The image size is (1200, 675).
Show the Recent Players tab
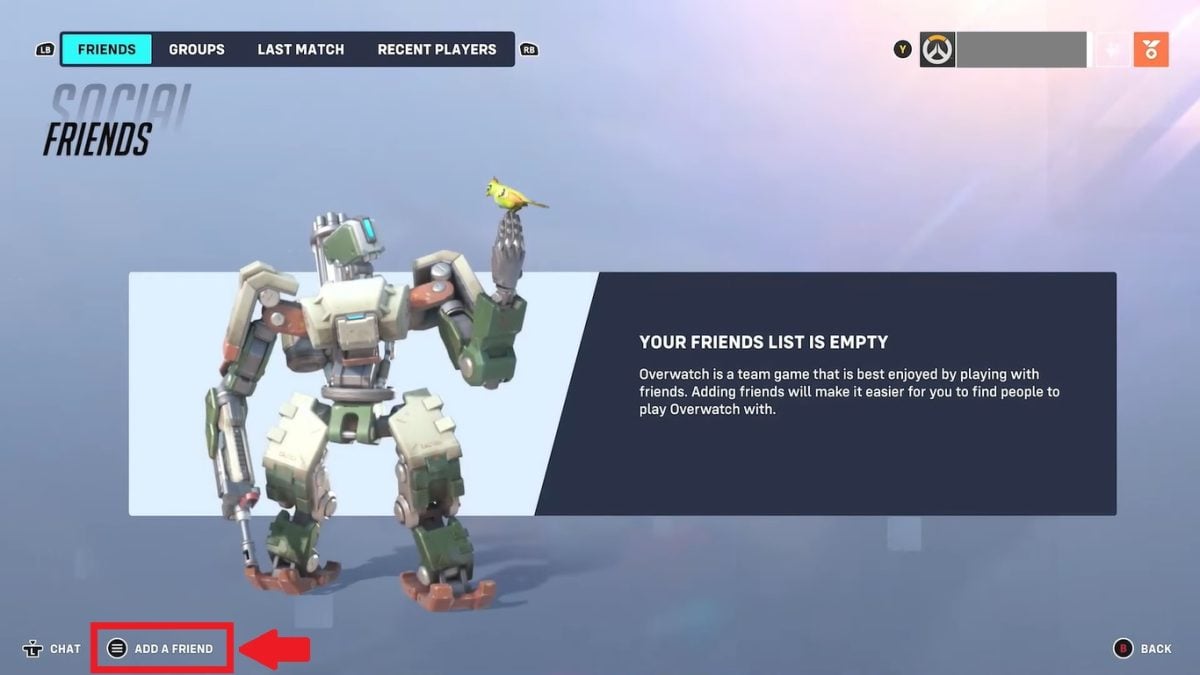point(436,49)
